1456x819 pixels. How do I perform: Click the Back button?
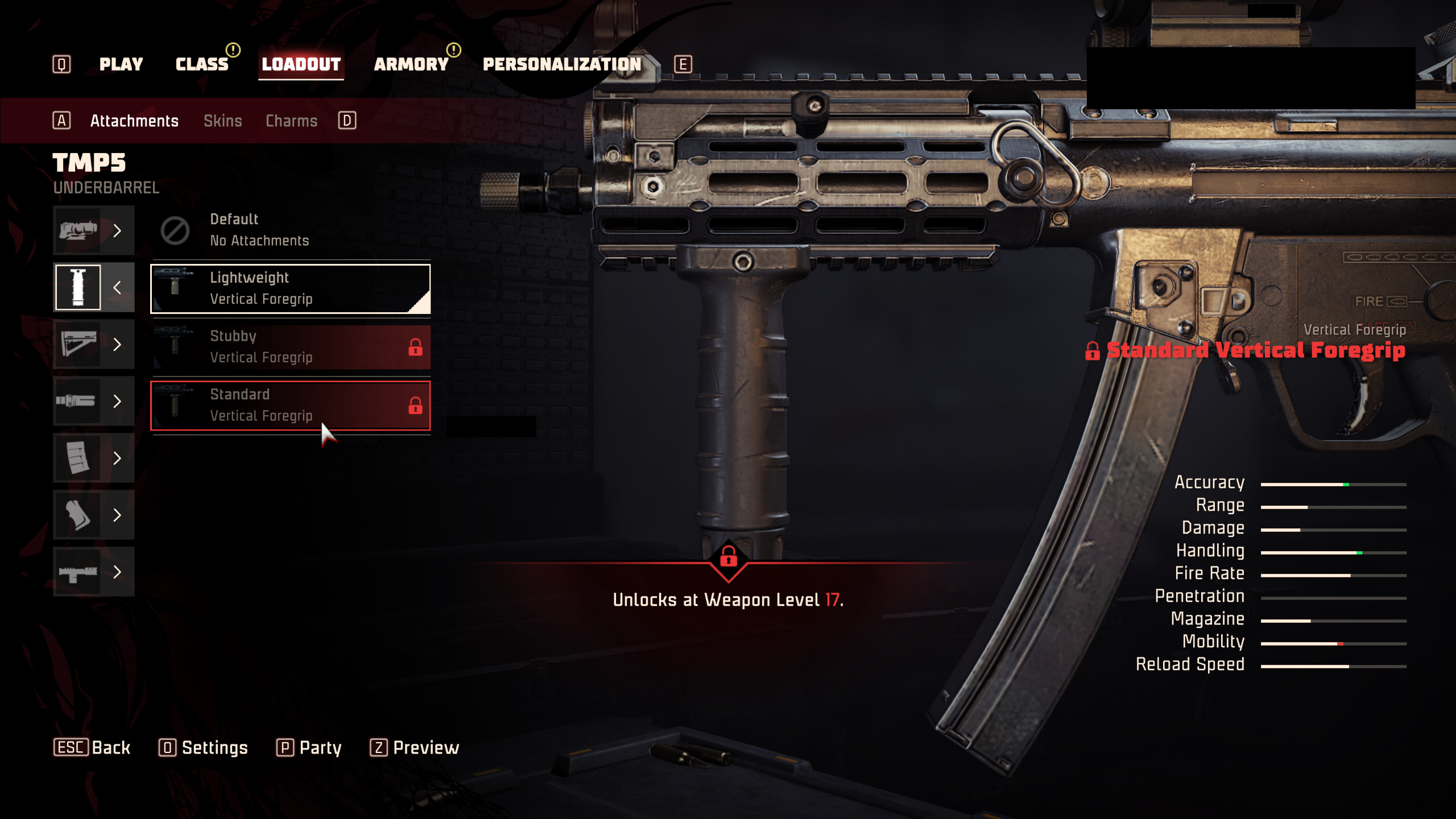[x=92, y=747]
